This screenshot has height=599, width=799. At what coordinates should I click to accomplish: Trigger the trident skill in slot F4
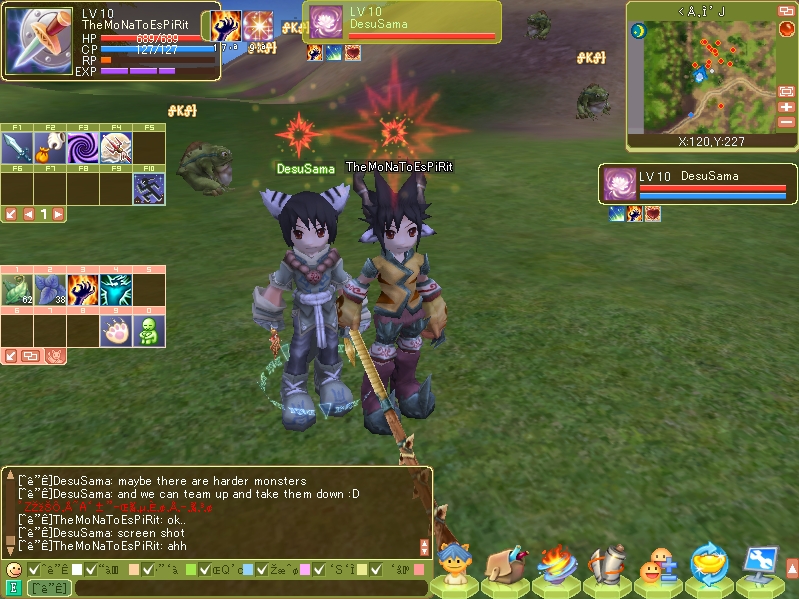(x=116, y=149)
